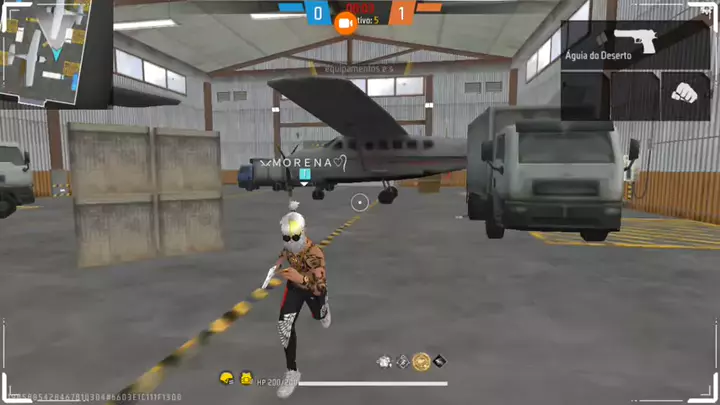Tap the yellow helmet armor icon
Screen dimensions: 720x405
tap(227, 378)
